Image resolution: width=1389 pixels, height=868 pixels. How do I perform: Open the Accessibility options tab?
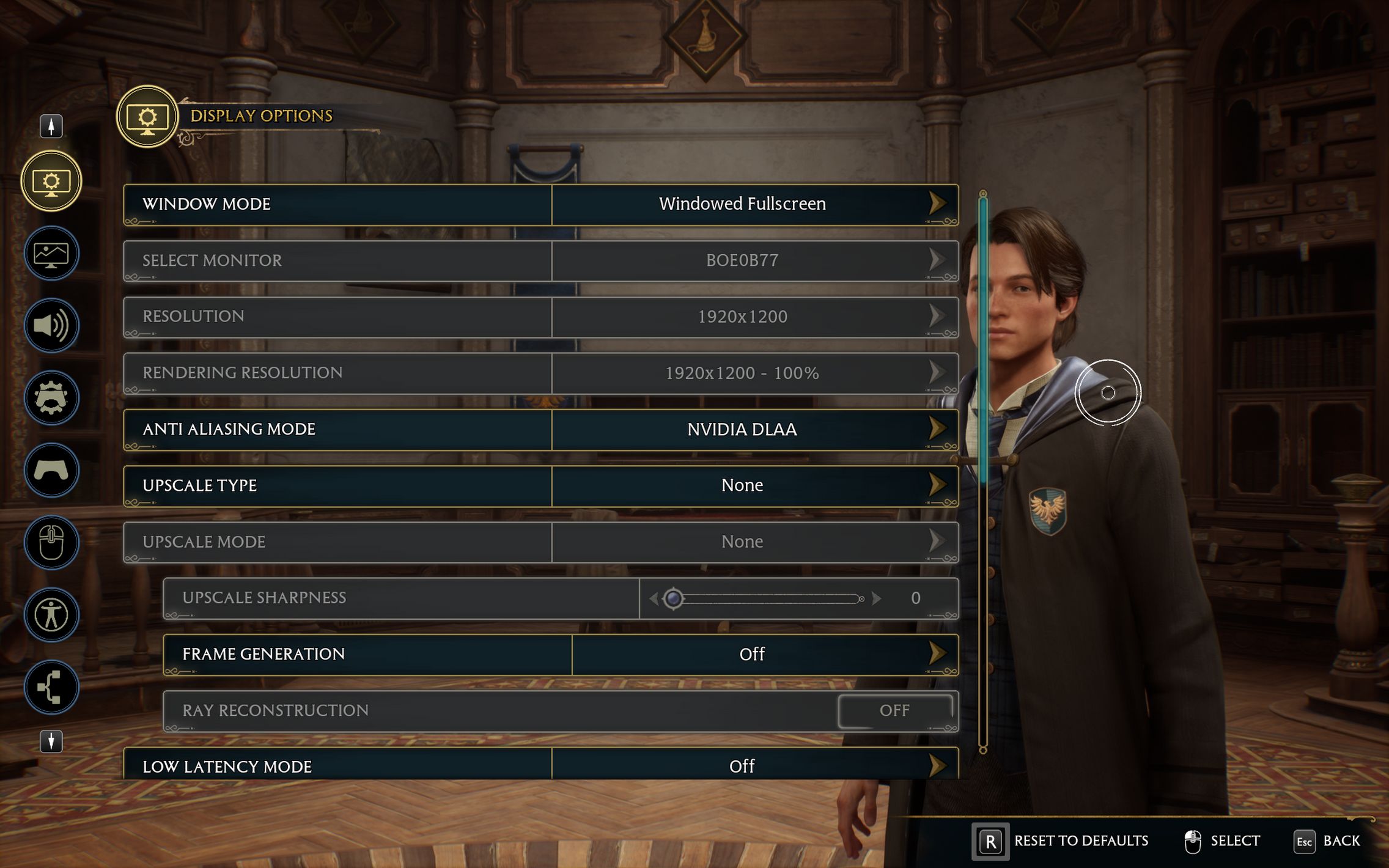click(x=51, y=615)
